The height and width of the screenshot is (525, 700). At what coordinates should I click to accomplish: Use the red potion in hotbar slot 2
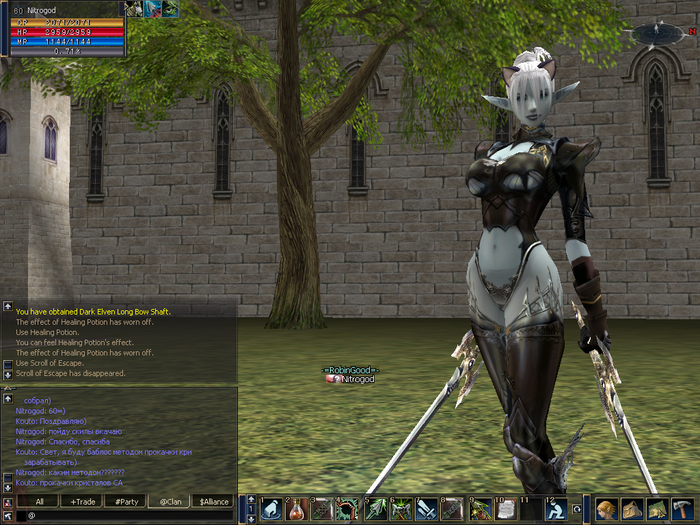click(298, 510)
